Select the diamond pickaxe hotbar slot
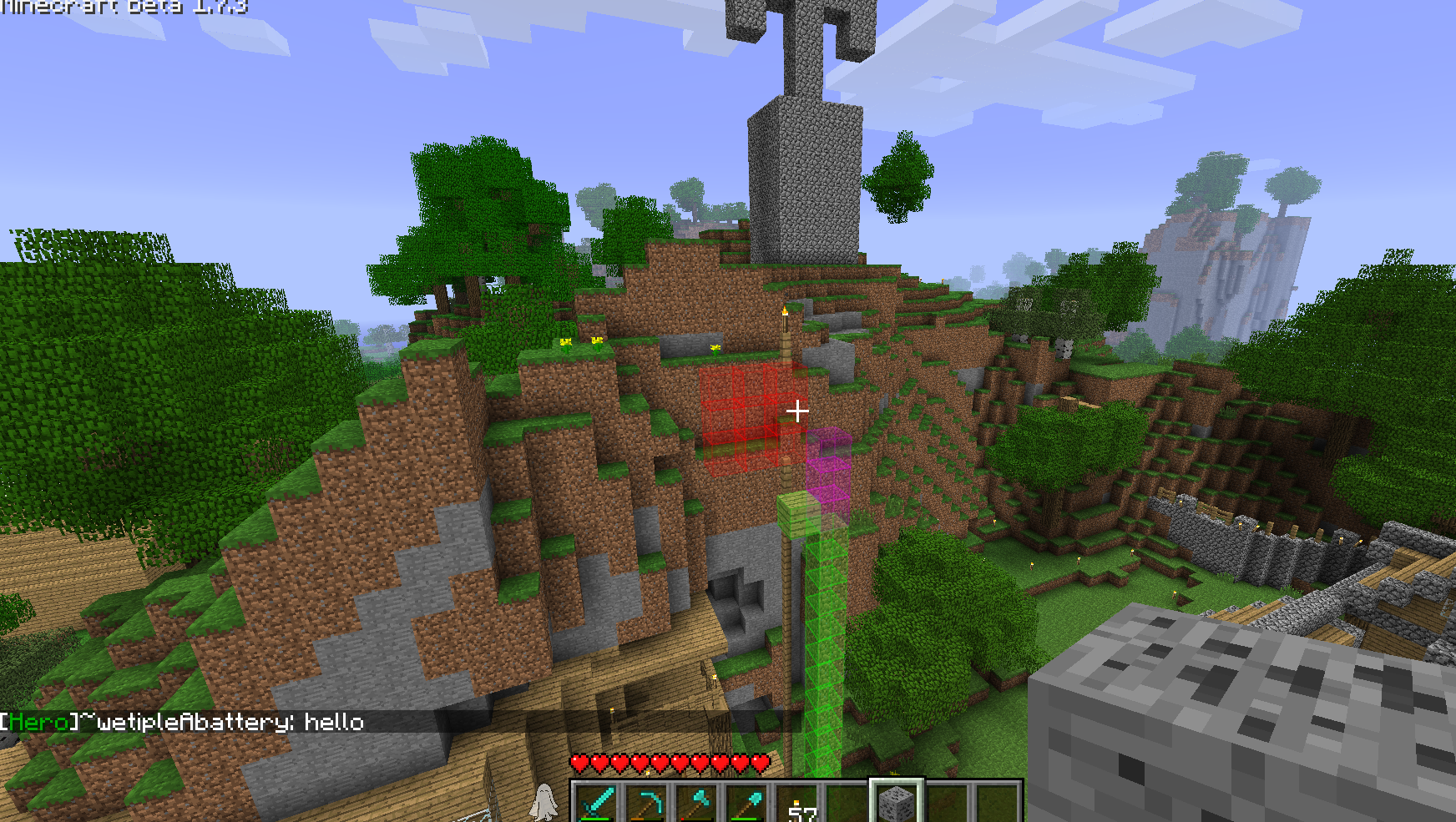Image resolution: width=1456 pixels, height=822 pixels. [647, 804]
